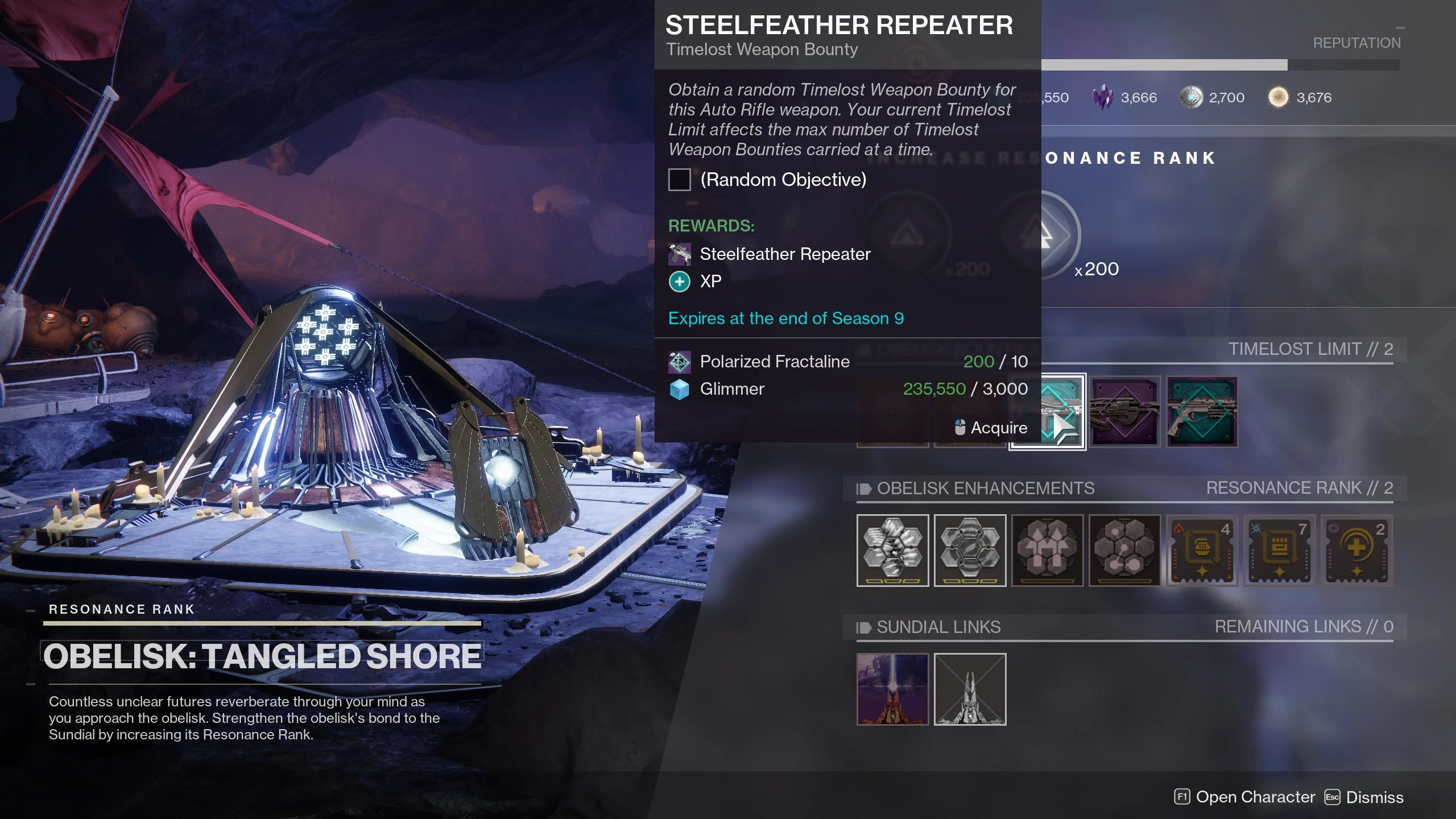Select the highlighted Steelfeather Repeater bounty tile
The image size is (1456, 819).
click(x=1048, y=412)
